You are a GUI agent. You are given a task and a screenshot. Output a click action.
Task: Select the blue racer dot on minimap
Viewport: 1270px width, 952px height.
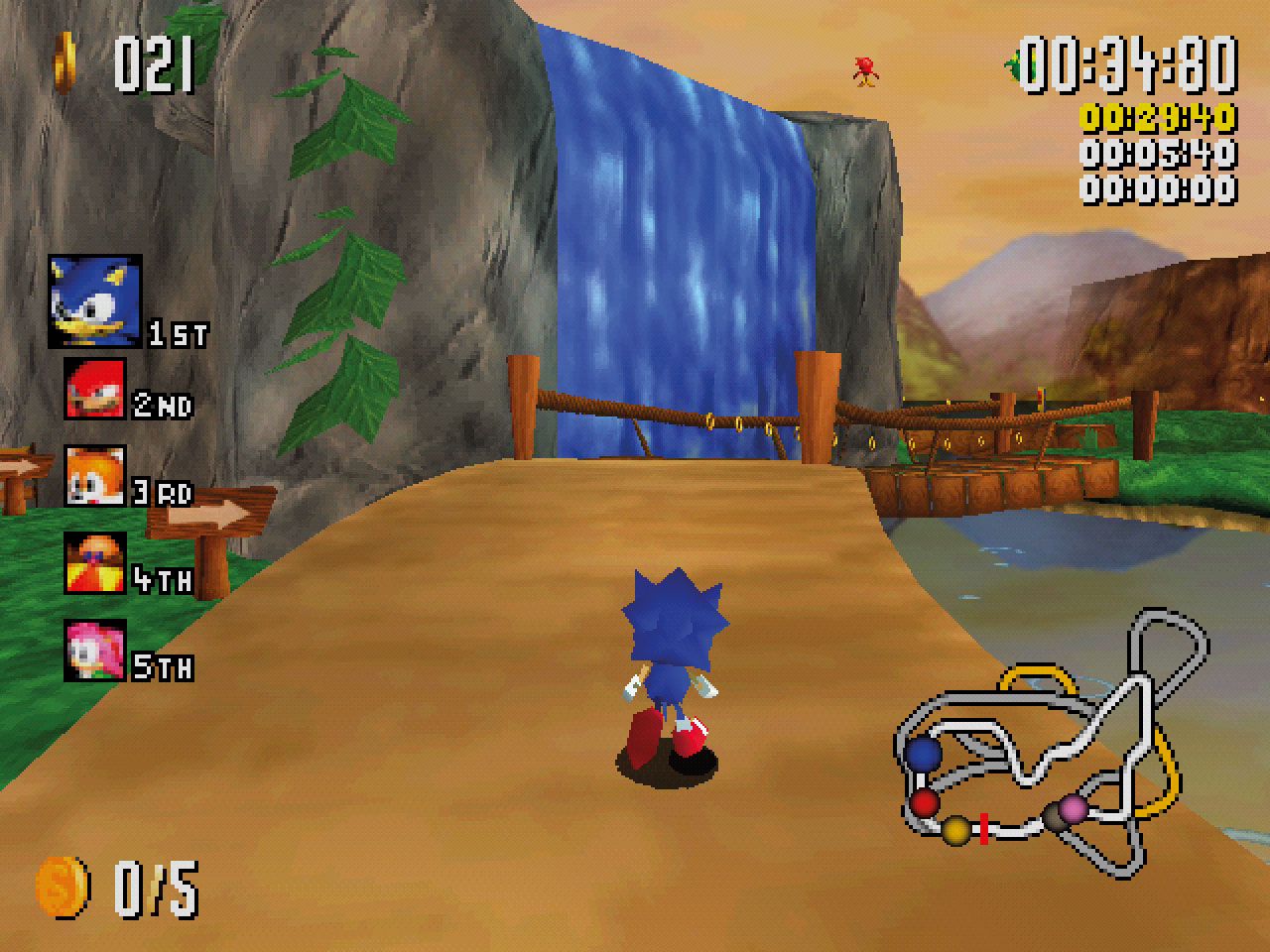click(925, 755)
